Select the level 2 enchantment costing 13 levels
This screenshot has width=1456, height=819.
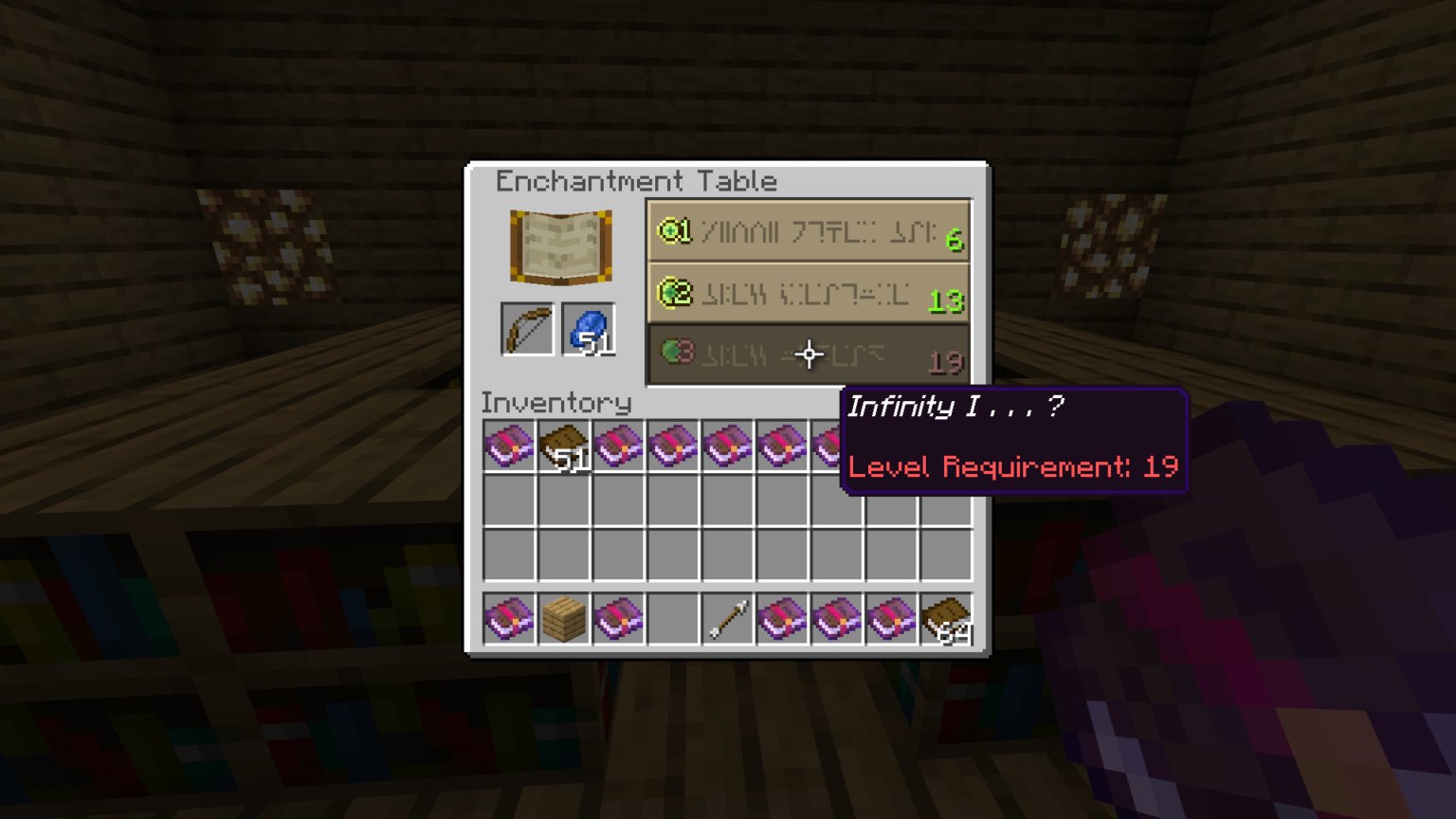coord(807,293)
